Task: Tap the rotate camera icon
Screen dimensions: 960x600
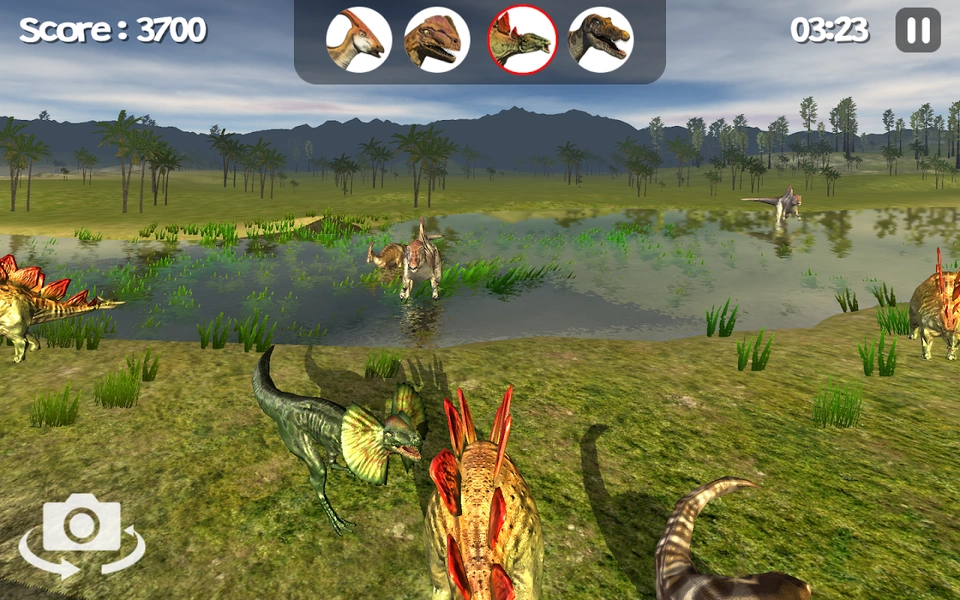Action: (82, 535)
